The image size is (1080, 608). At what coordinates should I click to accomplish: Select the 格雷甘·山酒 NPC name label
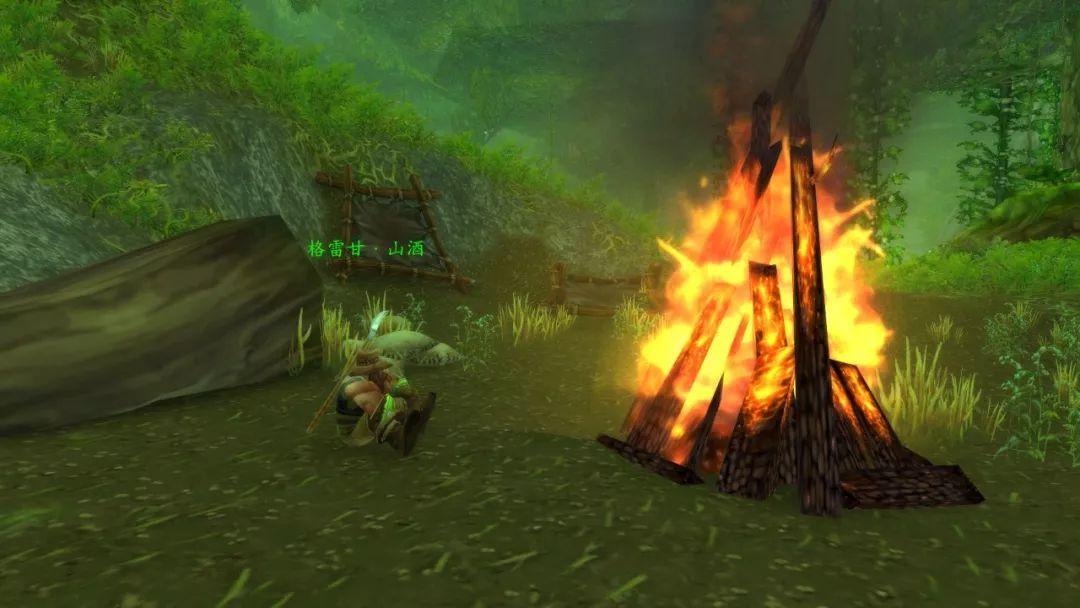point(367,248)
